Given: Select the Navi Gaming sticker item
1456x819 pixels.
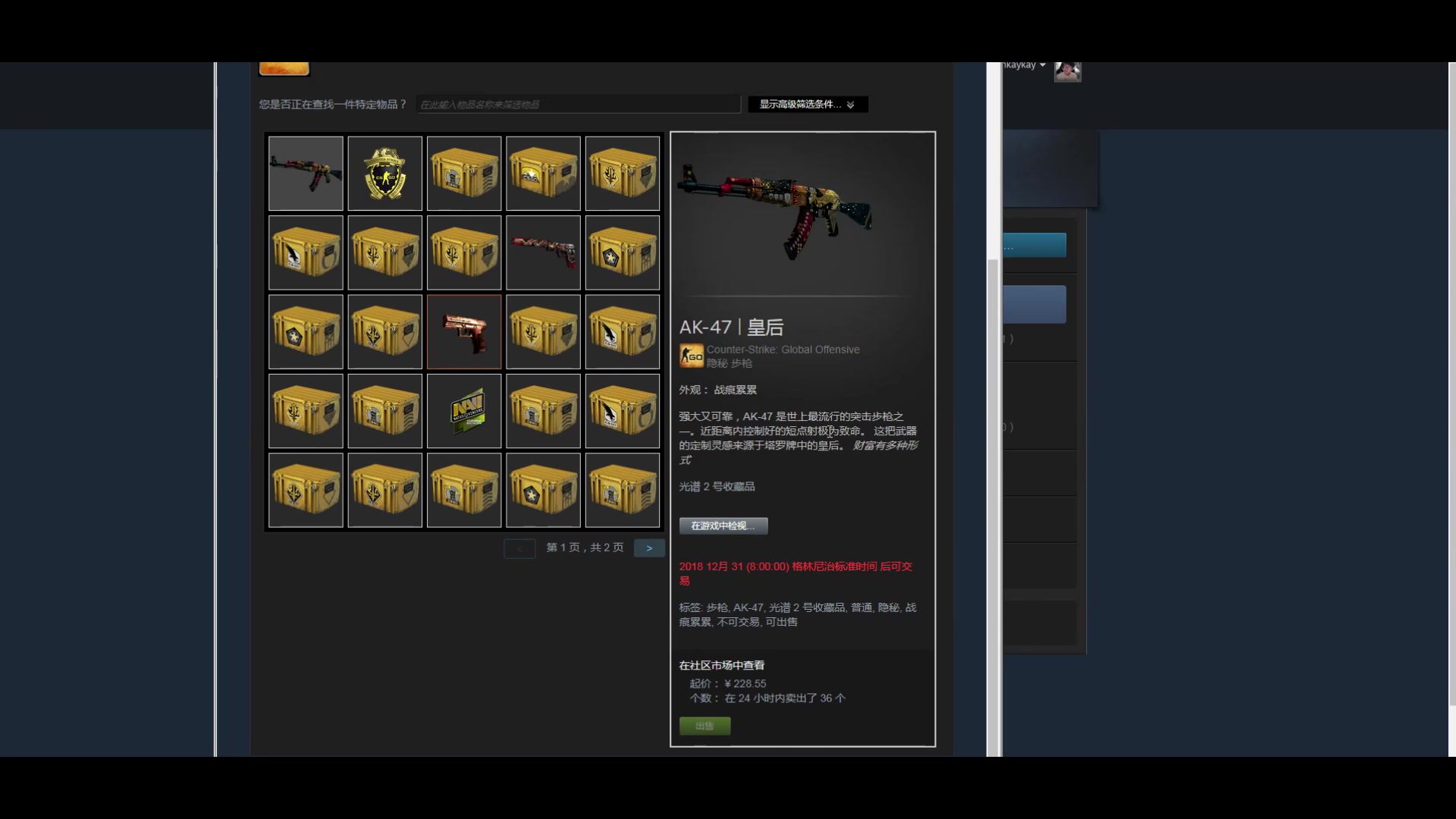Looking at the screenshot, I should 463,410.
